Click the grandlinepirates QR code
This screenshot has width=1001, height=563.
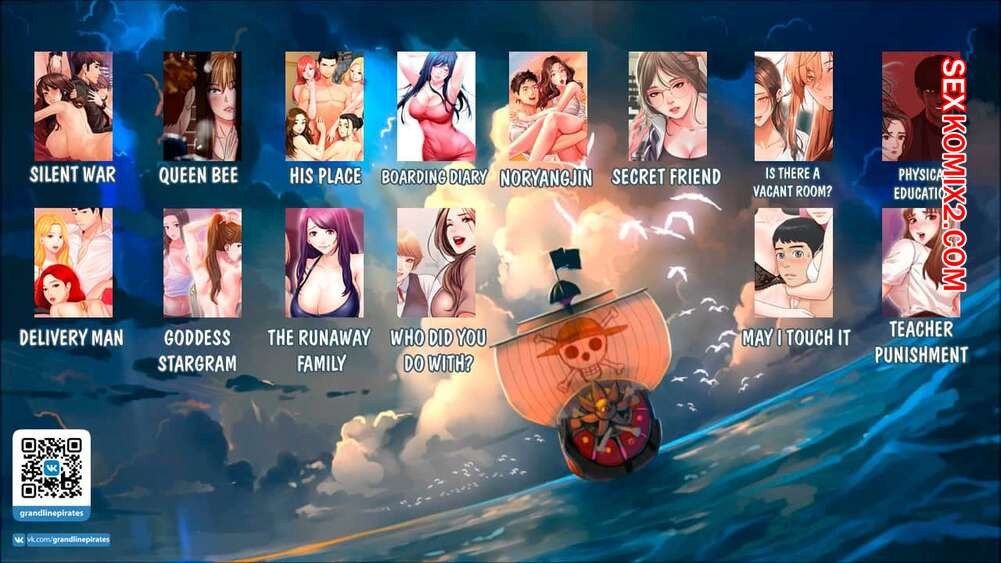click(x=51, y=468)
